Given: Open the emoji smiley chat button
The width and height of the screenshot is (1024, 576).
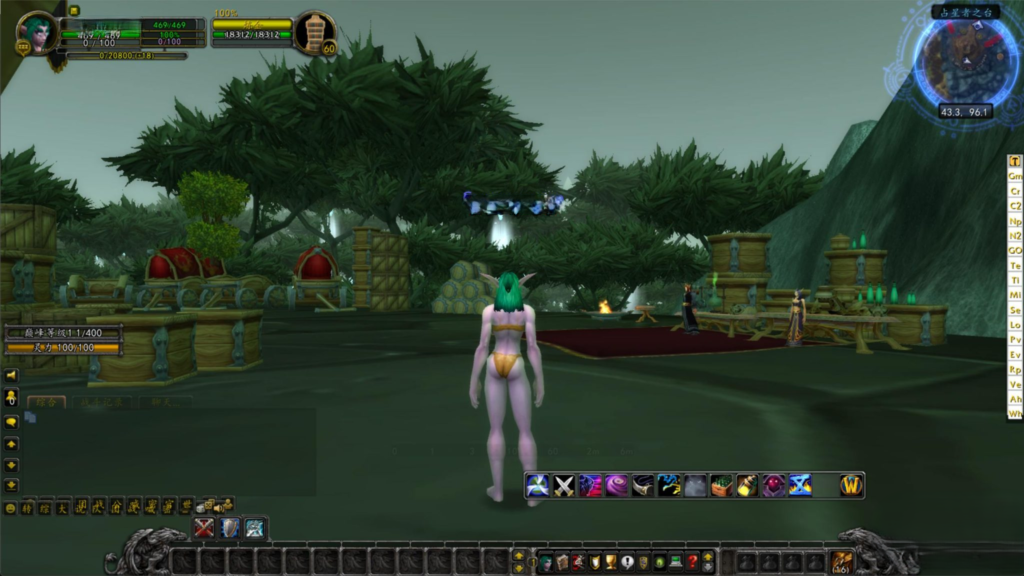Looking at the screenshot, I should coord(11,508).
